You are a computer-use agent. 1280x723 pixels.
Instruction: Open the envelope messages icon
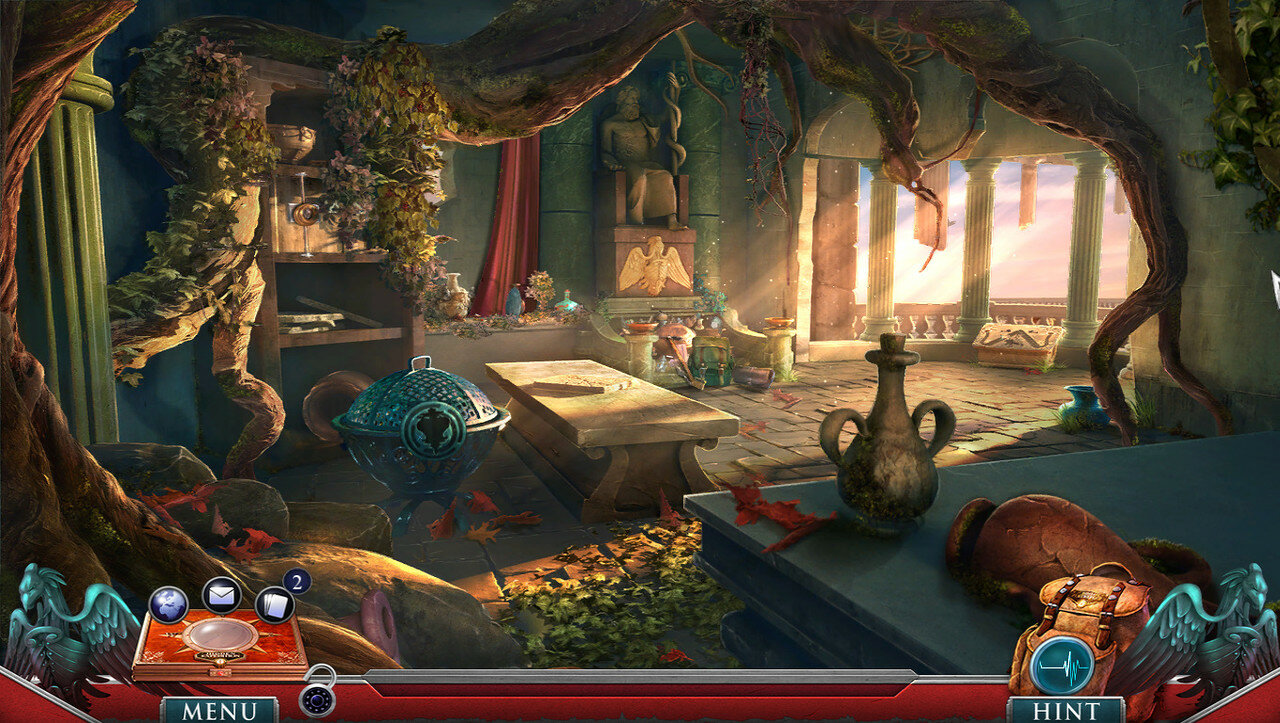(x=221, y=595)
